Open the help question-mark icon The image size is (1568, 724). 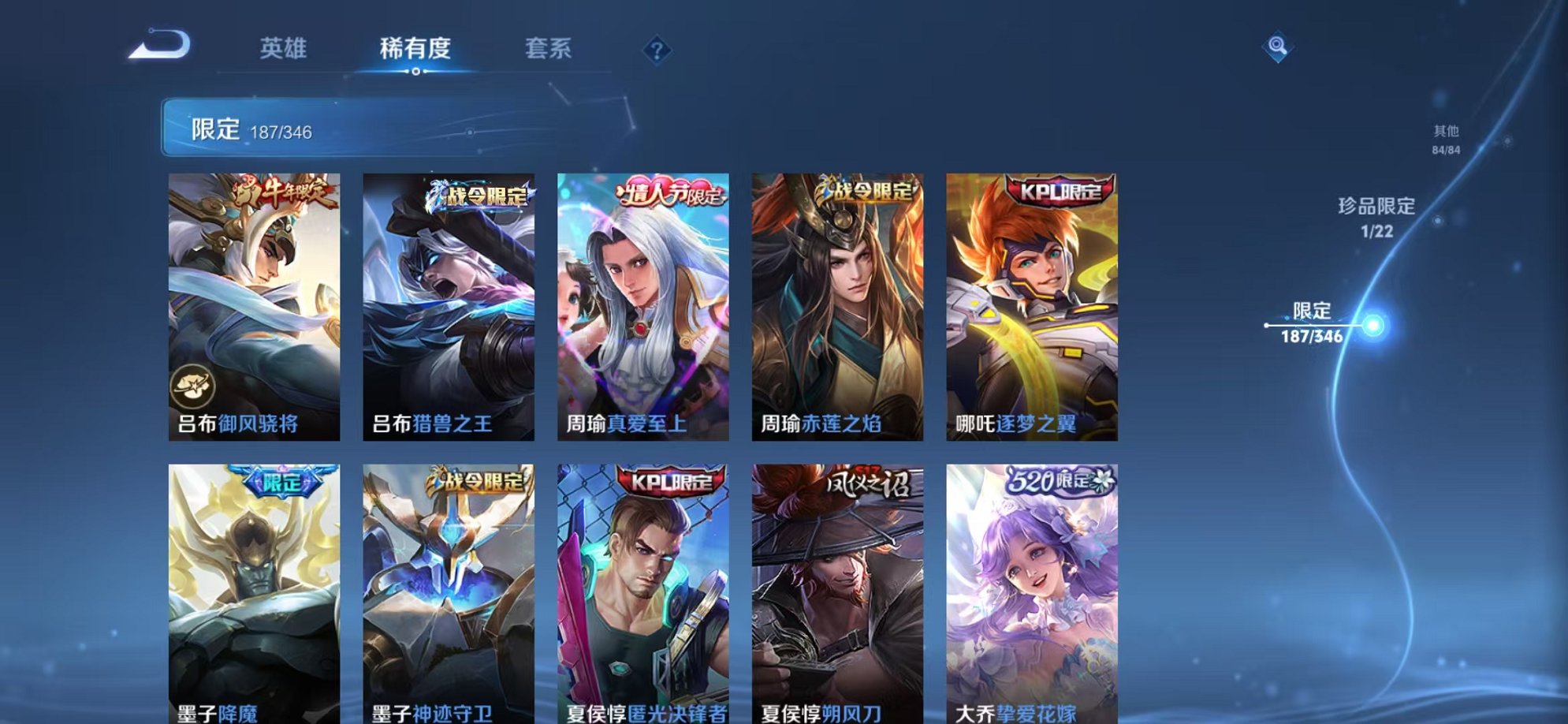657,50
